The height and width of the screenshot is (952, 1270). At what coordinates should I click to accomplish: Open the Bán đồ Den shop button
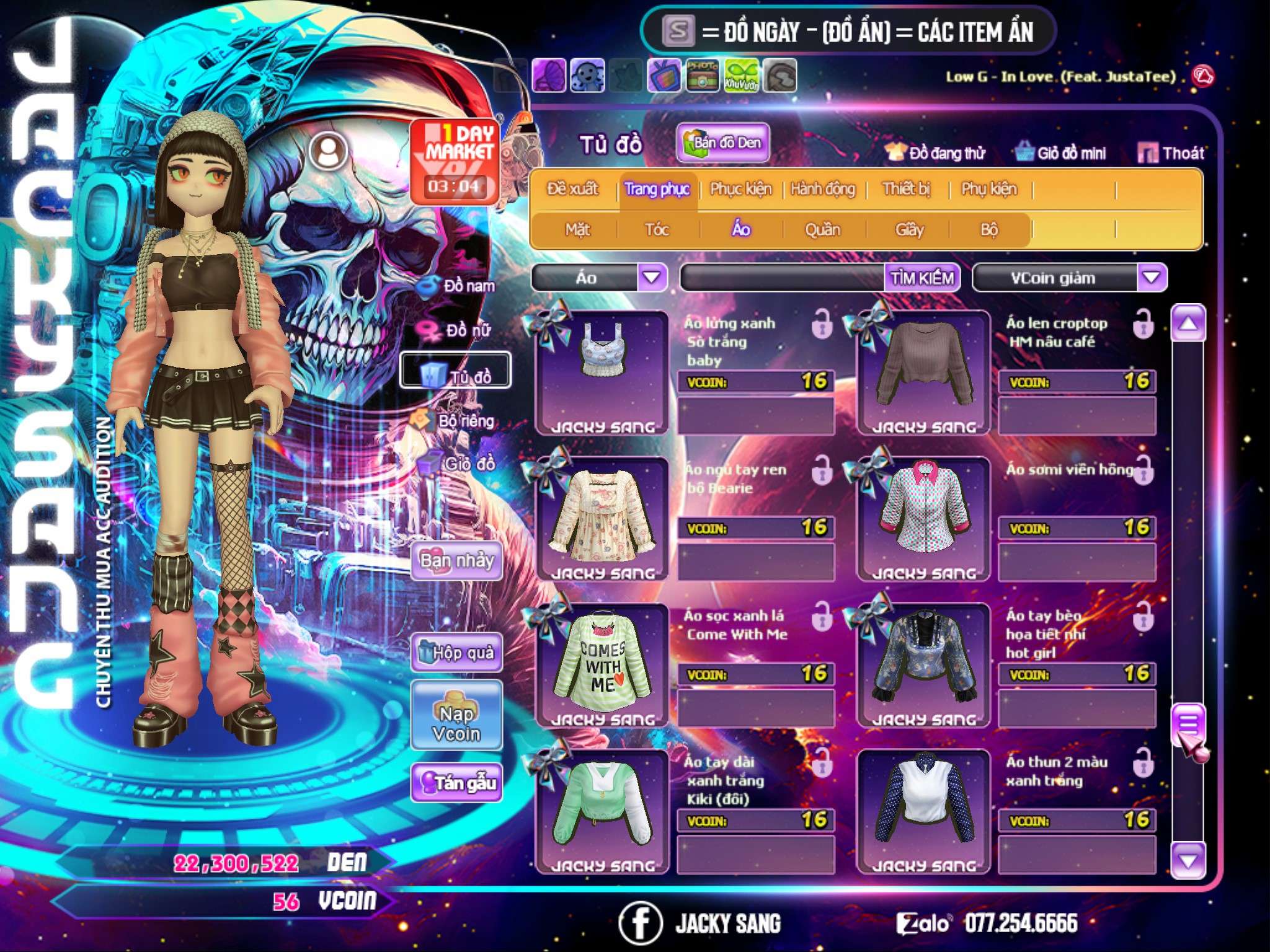coord(722,143)
